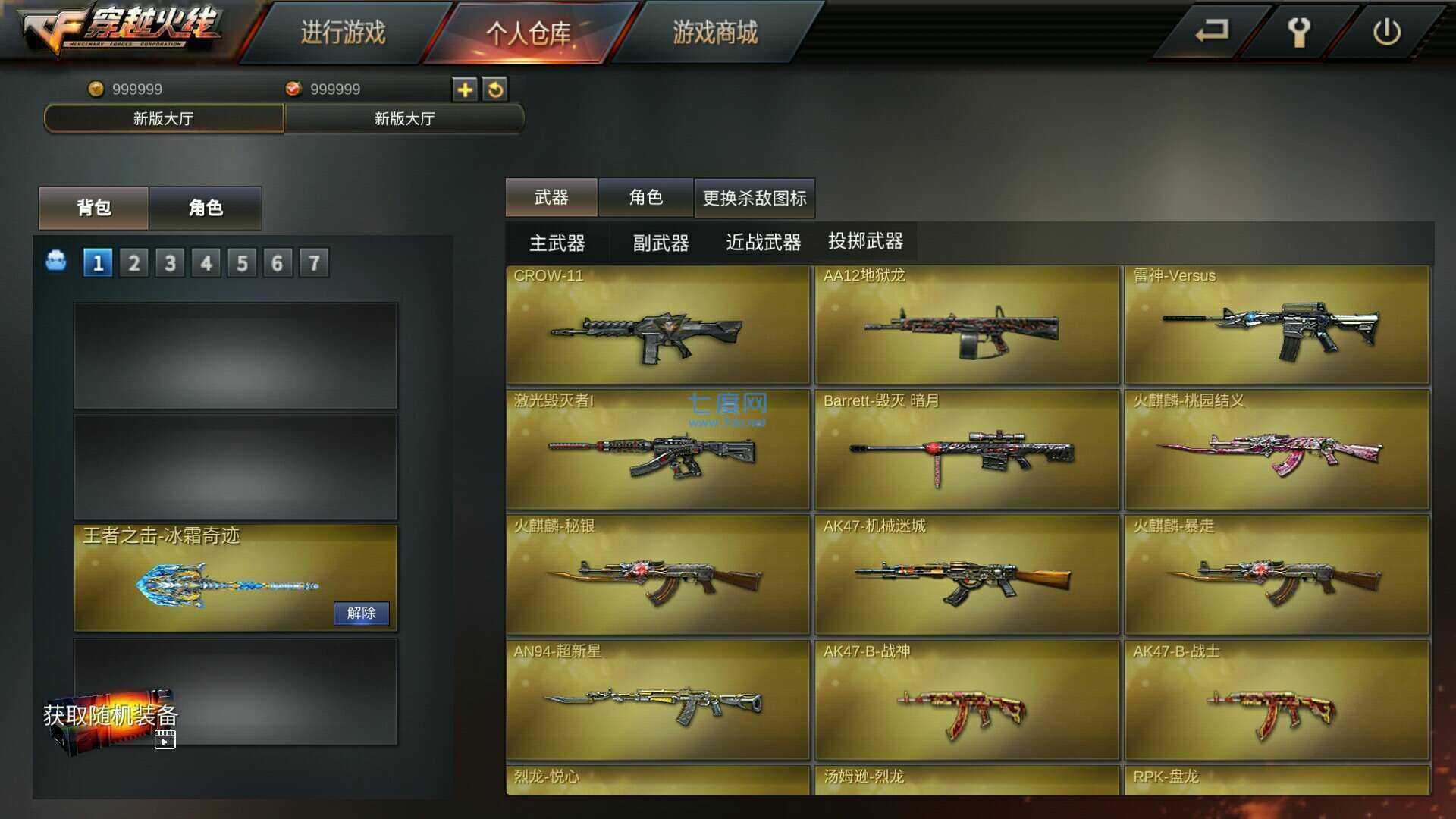Click the plus icon to add currency
The image size is (1456, 819).
[466, 89]
